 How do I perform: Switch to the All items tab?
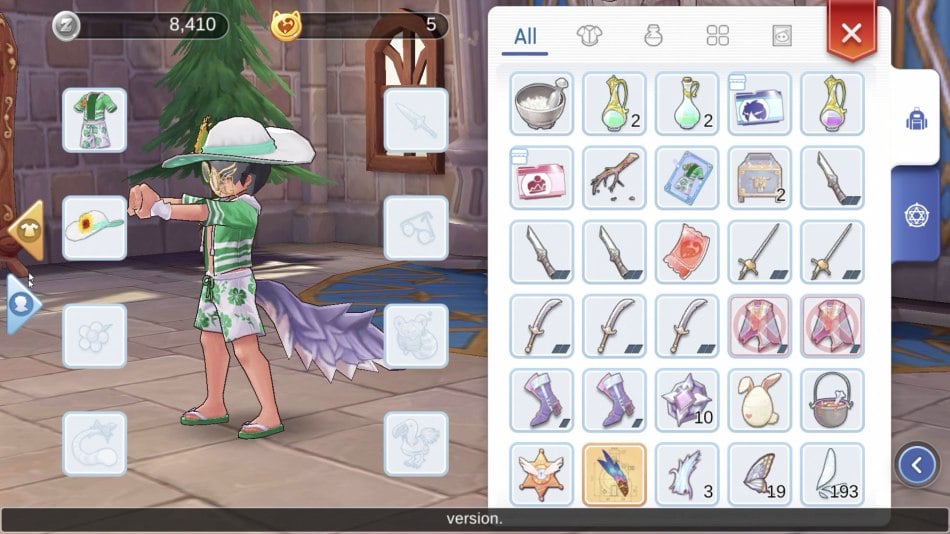525,37
